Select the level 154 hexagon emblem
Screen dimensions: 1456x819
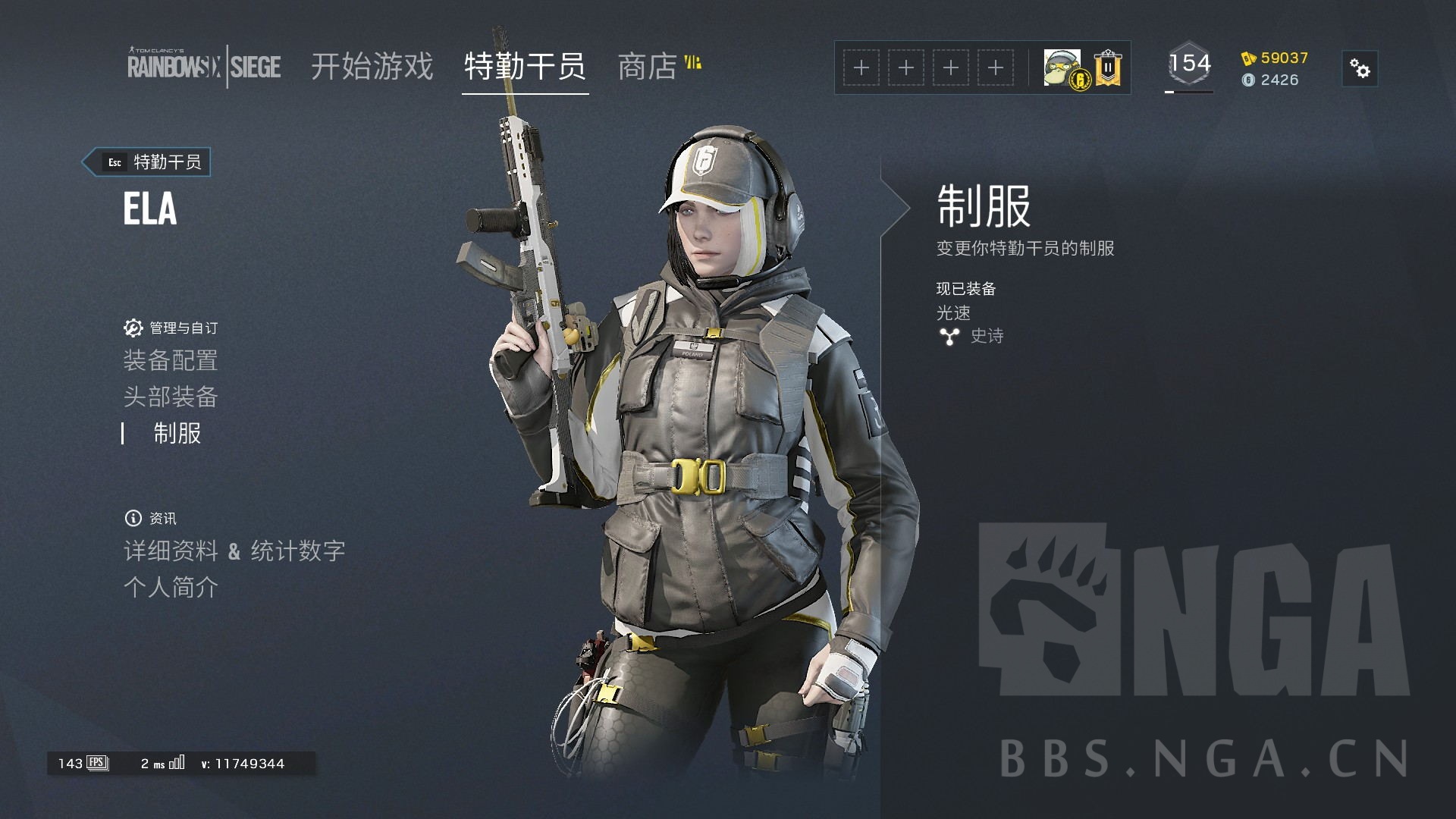pyautogui.click(x=1189, y=64)
